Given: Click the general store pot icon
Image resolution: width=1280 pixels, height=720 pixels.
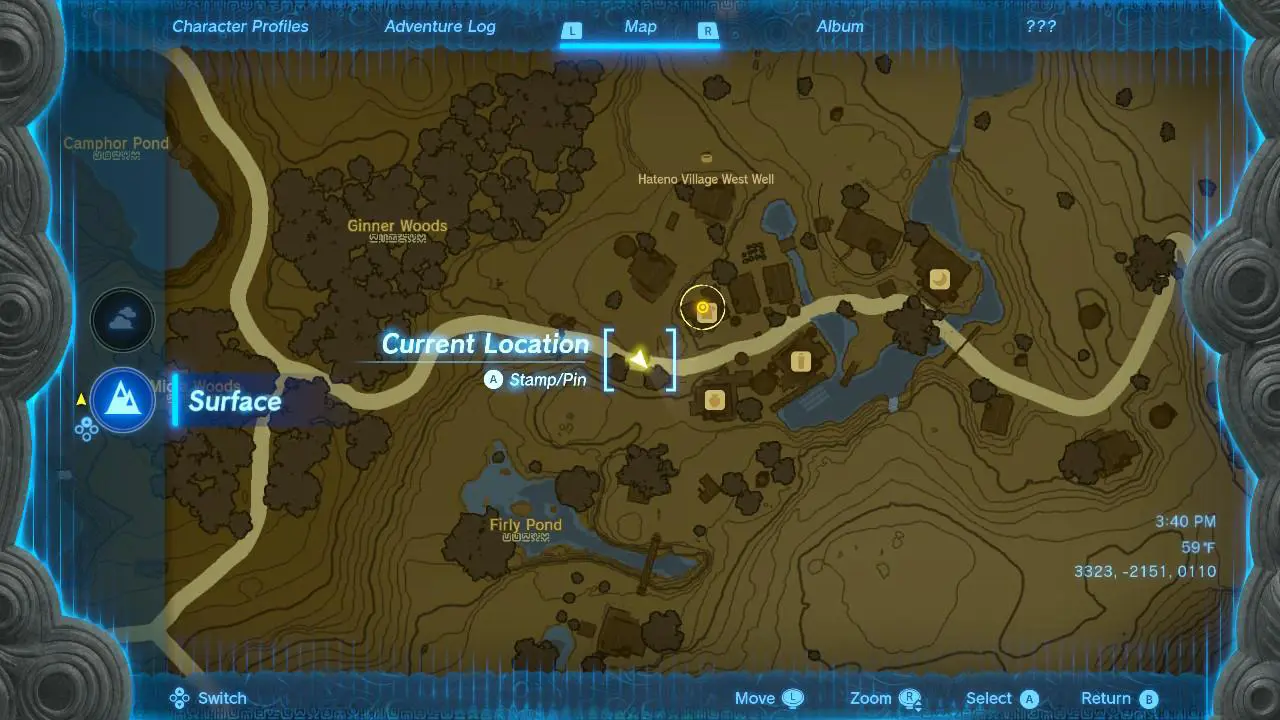Looking at the screenshot, I should point(716,400).
